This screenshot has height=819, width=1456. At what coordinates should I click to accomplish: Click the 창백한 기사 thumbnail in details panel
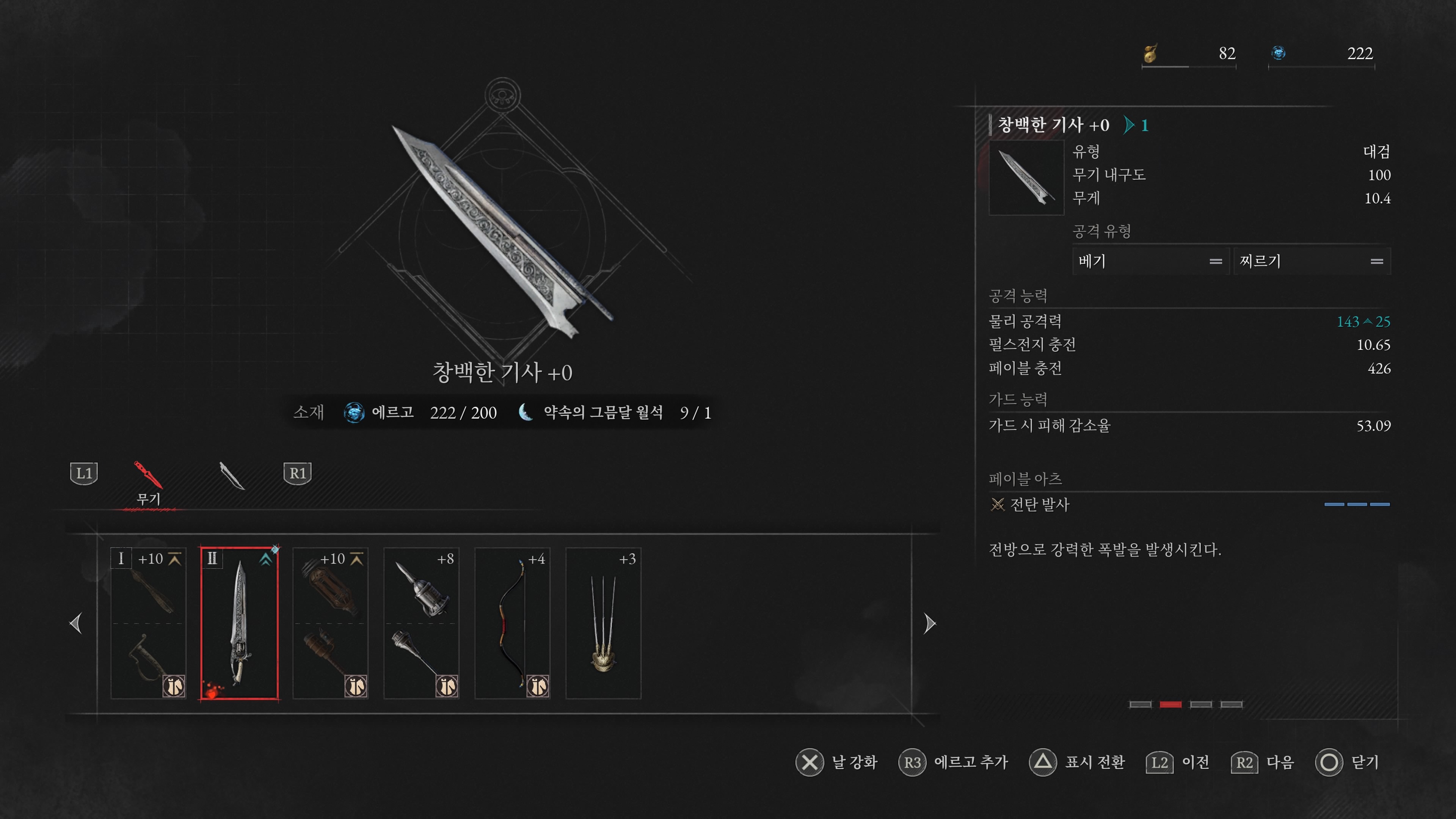coord(1026,177)
